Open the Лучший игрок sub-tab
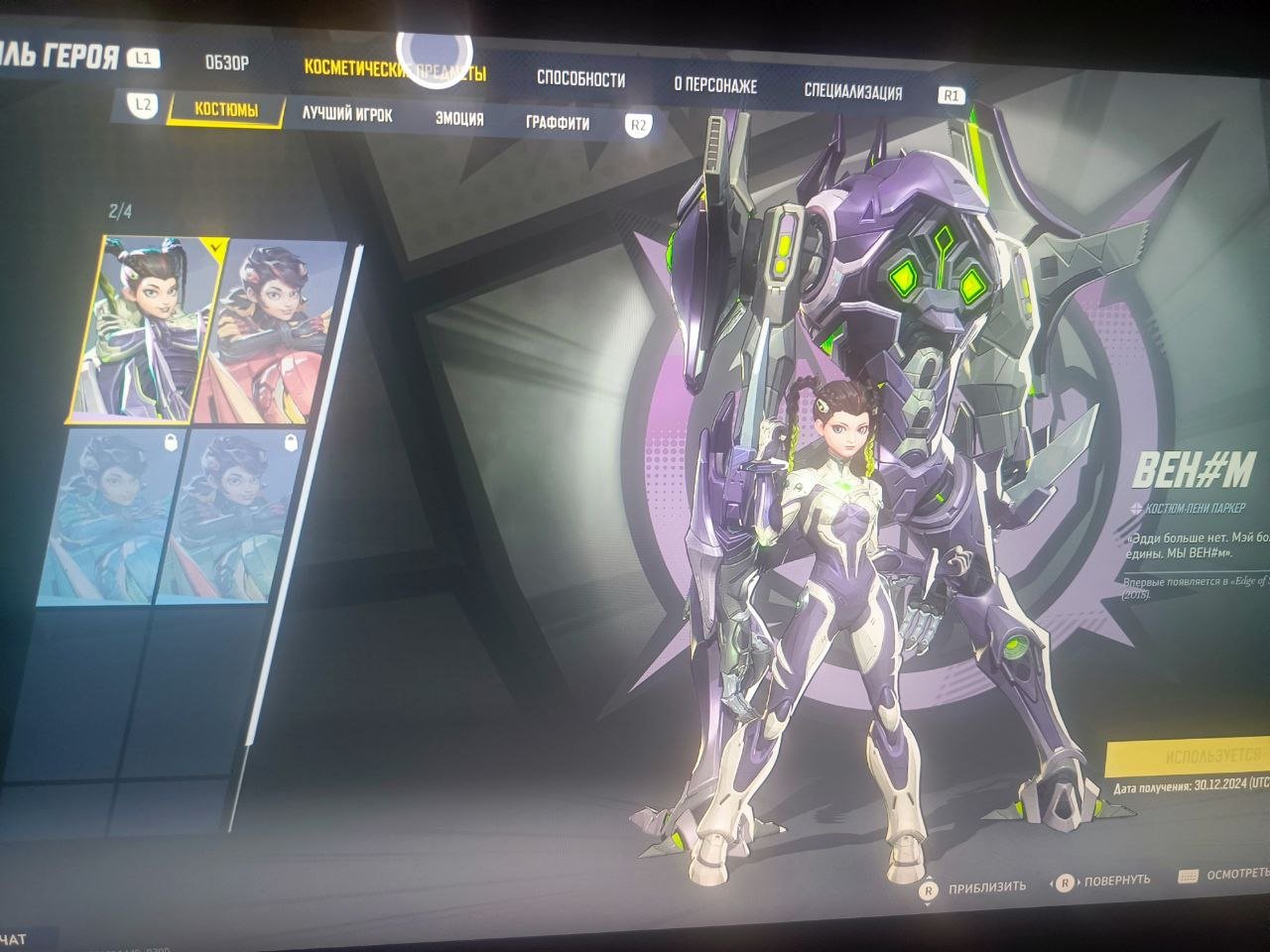Screen dimensions: 1270x952 click(347, 115)
